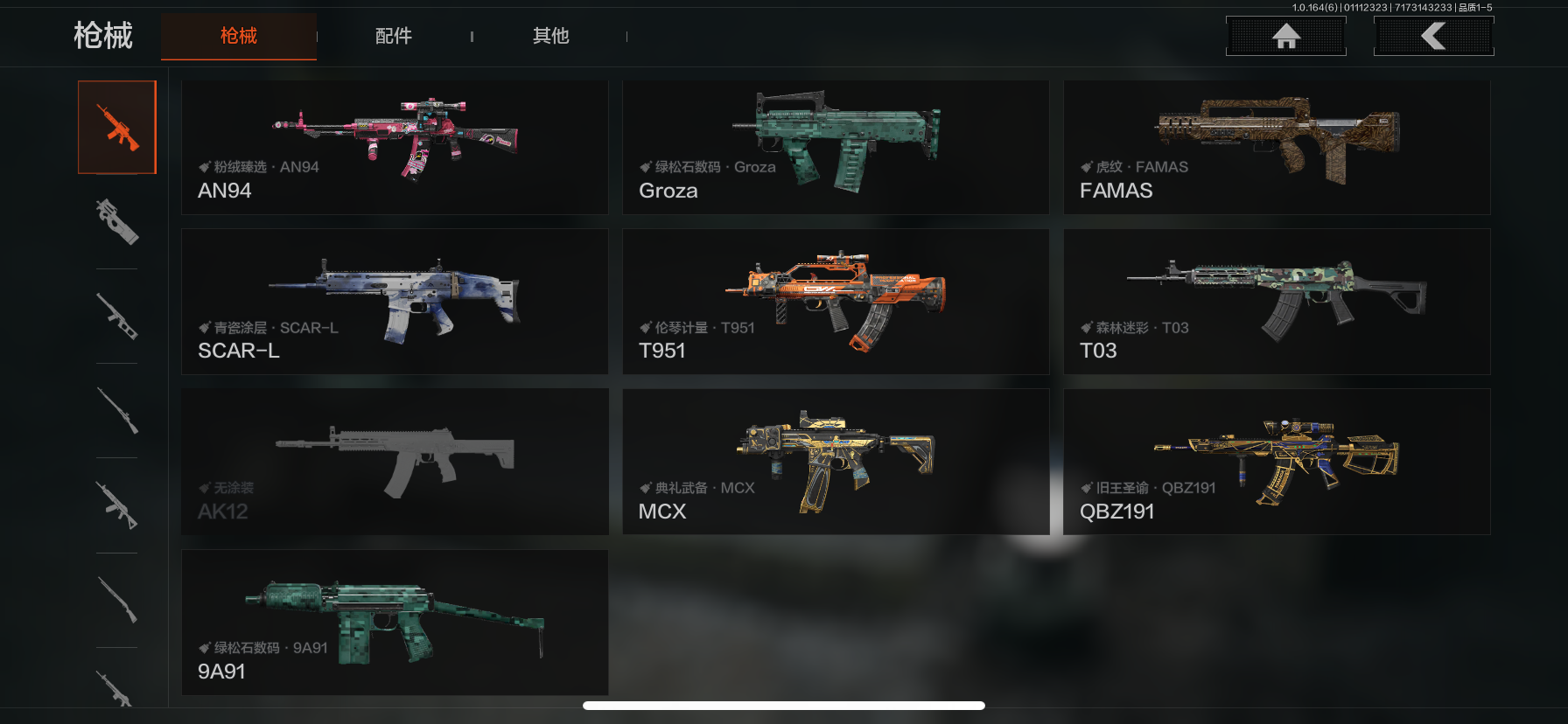Switch to the 枪械 tab
This screenshot has width=1568, height=724.
click(238, 36)
